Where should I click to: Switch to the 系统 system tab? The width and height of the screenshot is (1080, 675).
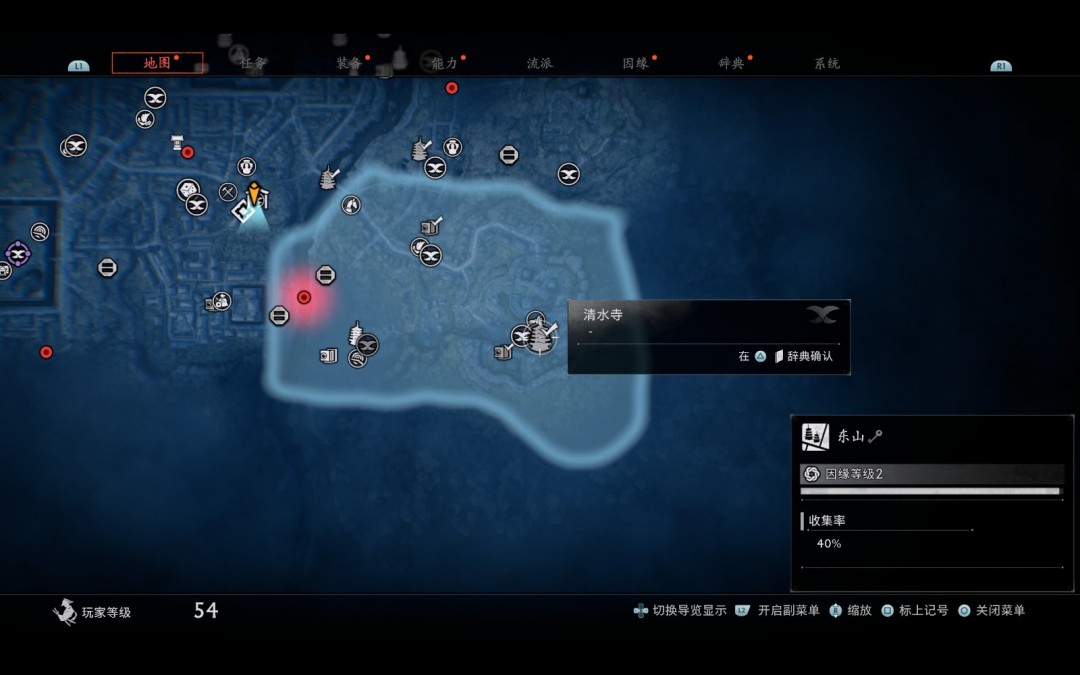[827, 63]
